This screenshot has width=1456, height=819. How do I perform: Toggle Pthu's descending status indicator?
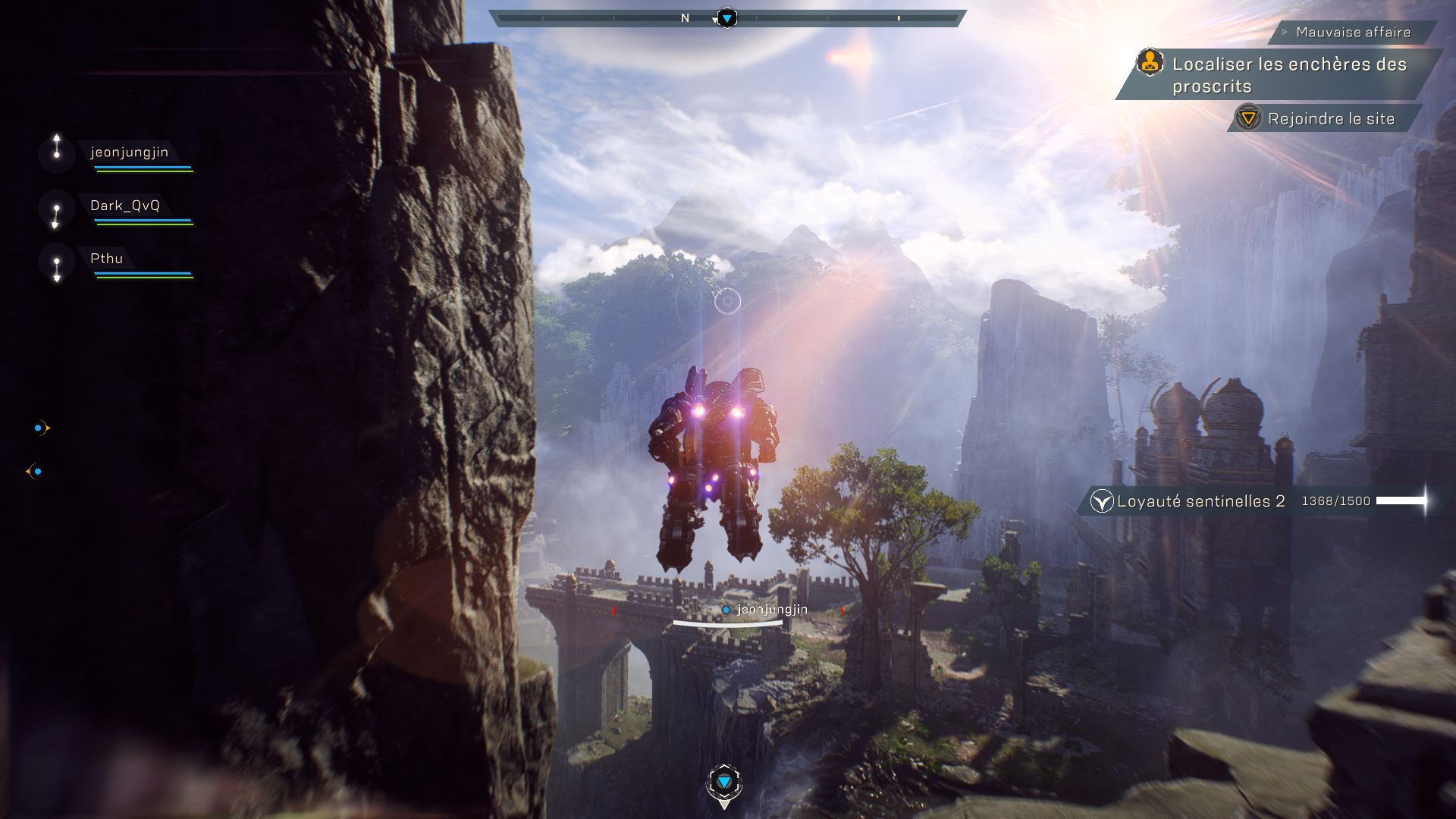(55, 268)
